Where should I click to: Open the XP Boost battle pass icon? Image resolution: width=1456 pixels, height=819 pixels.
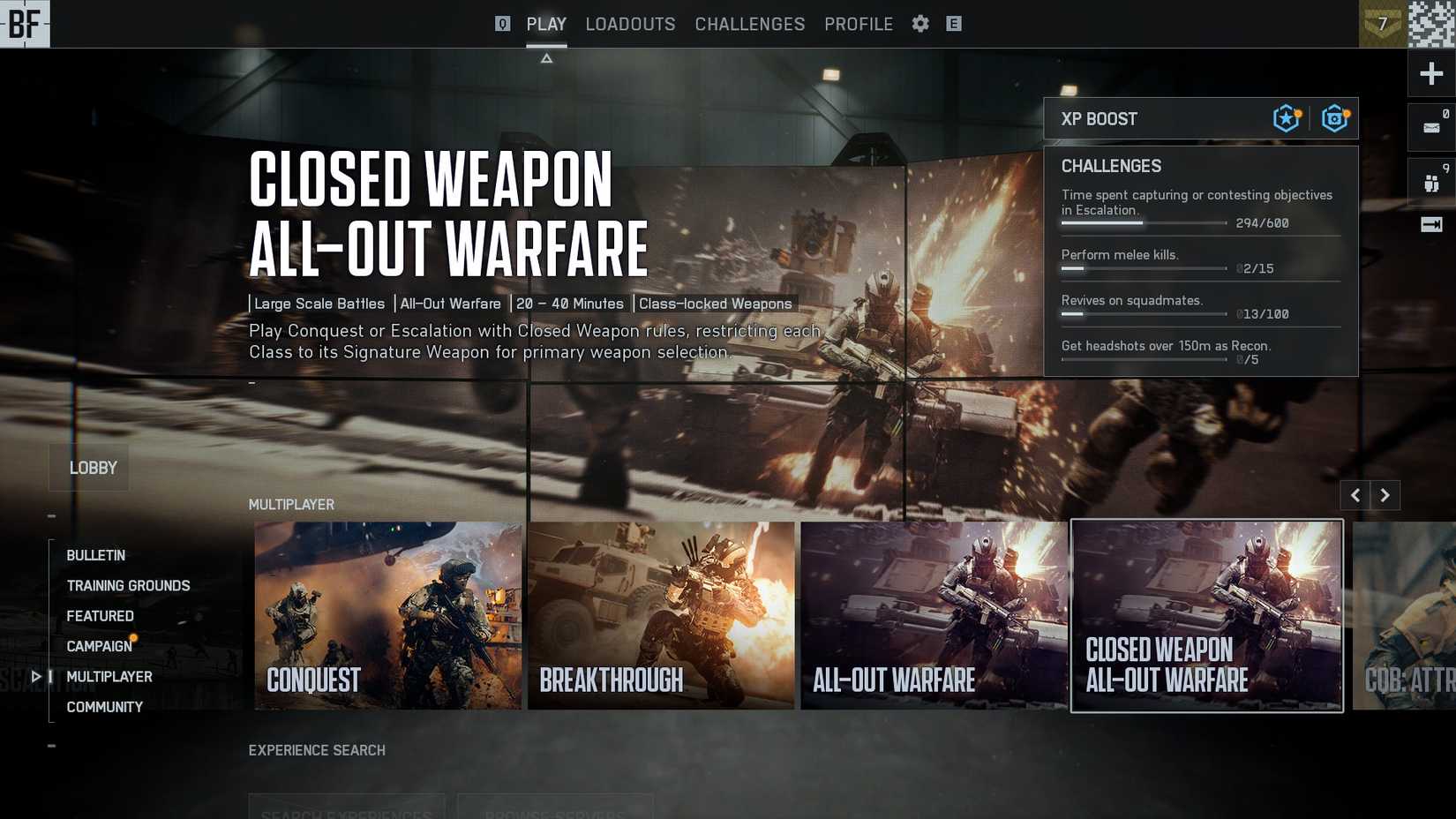tap(1285, 117)
